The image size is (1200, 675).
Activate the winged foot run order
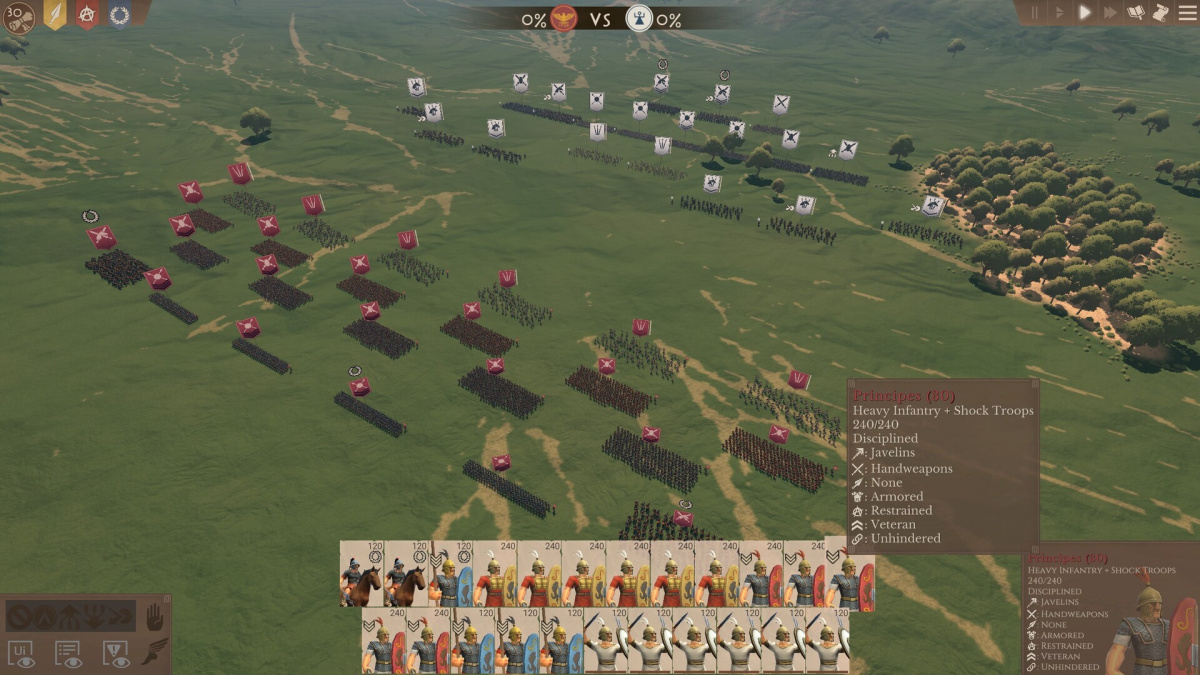154,652
